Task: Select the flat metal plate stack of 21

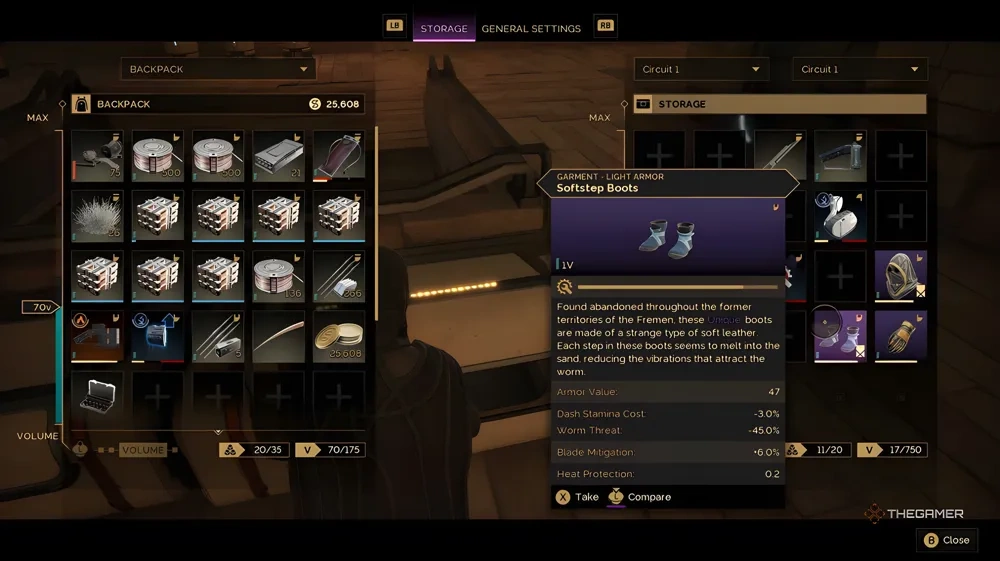Action: (278, 156)
